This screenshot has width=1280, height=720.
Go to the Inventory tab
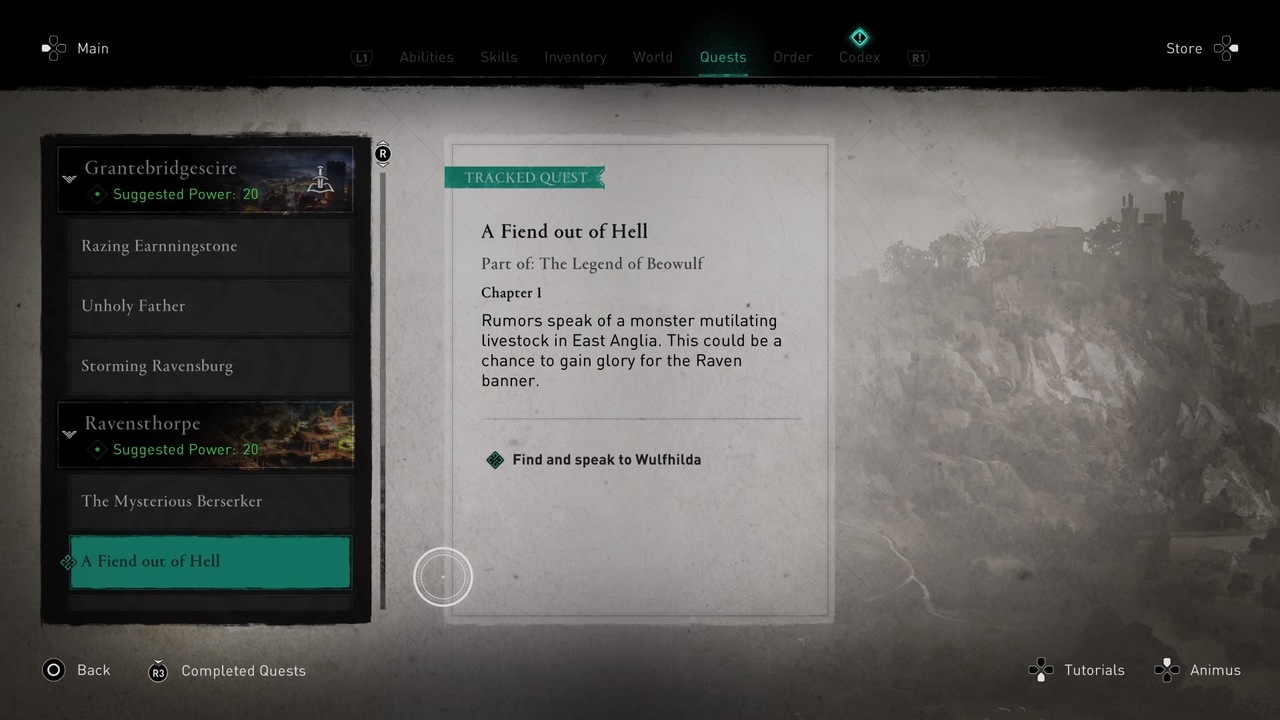coord(575,57)
